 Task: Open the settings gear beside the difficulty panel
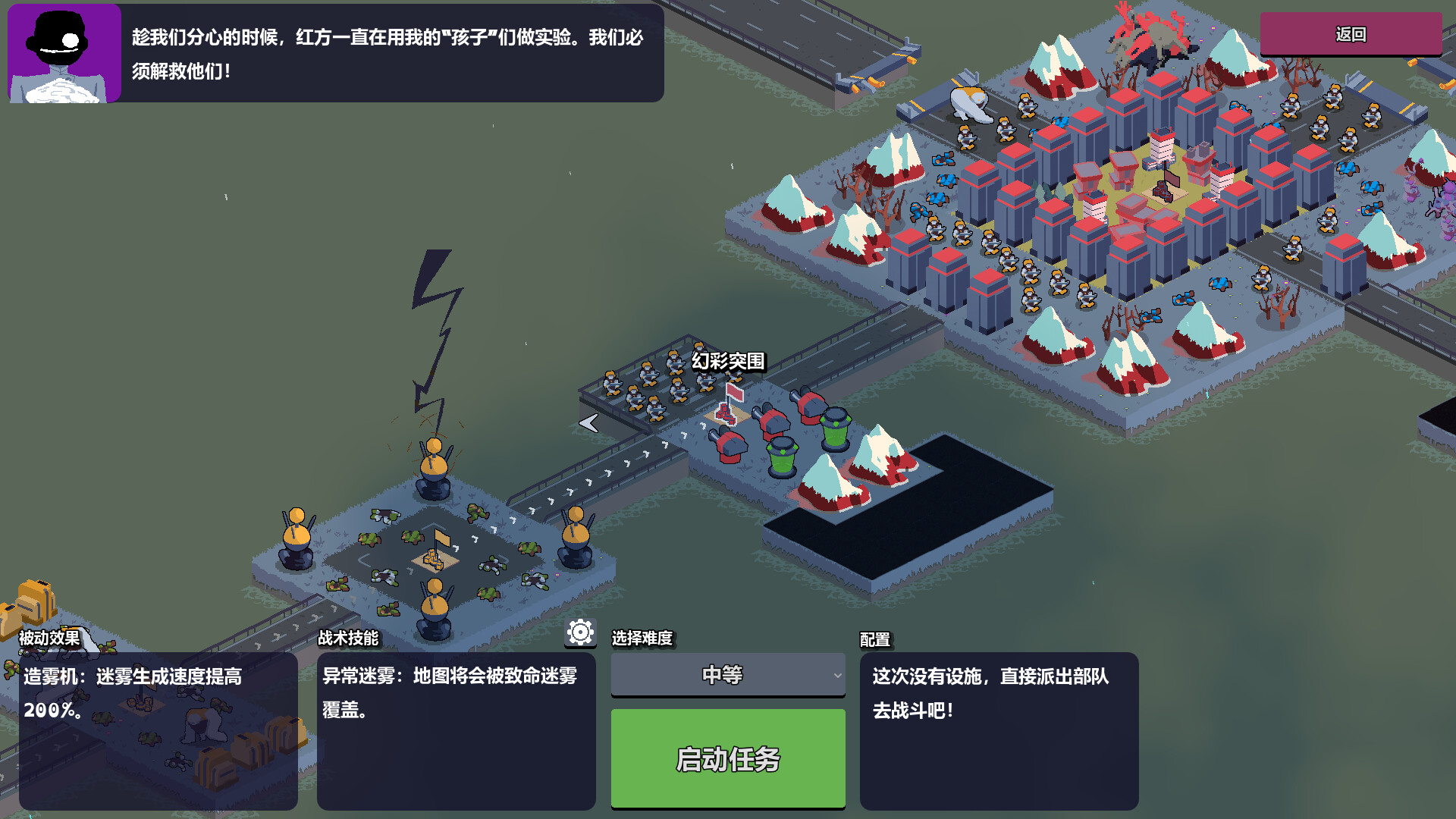pos(579,630)
